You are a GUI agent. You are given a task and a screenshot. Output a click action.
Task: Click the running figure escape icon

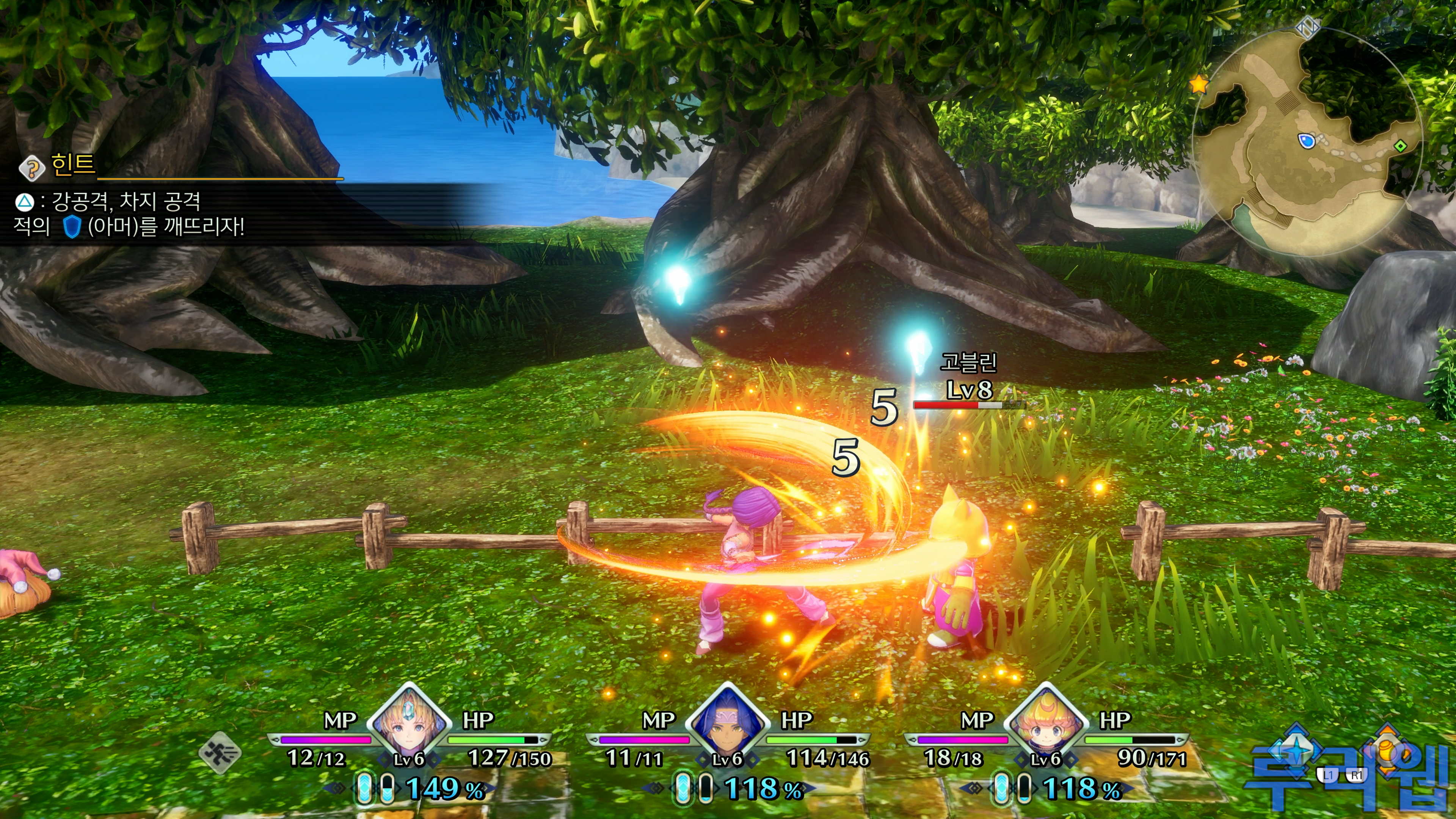[220, 752]
